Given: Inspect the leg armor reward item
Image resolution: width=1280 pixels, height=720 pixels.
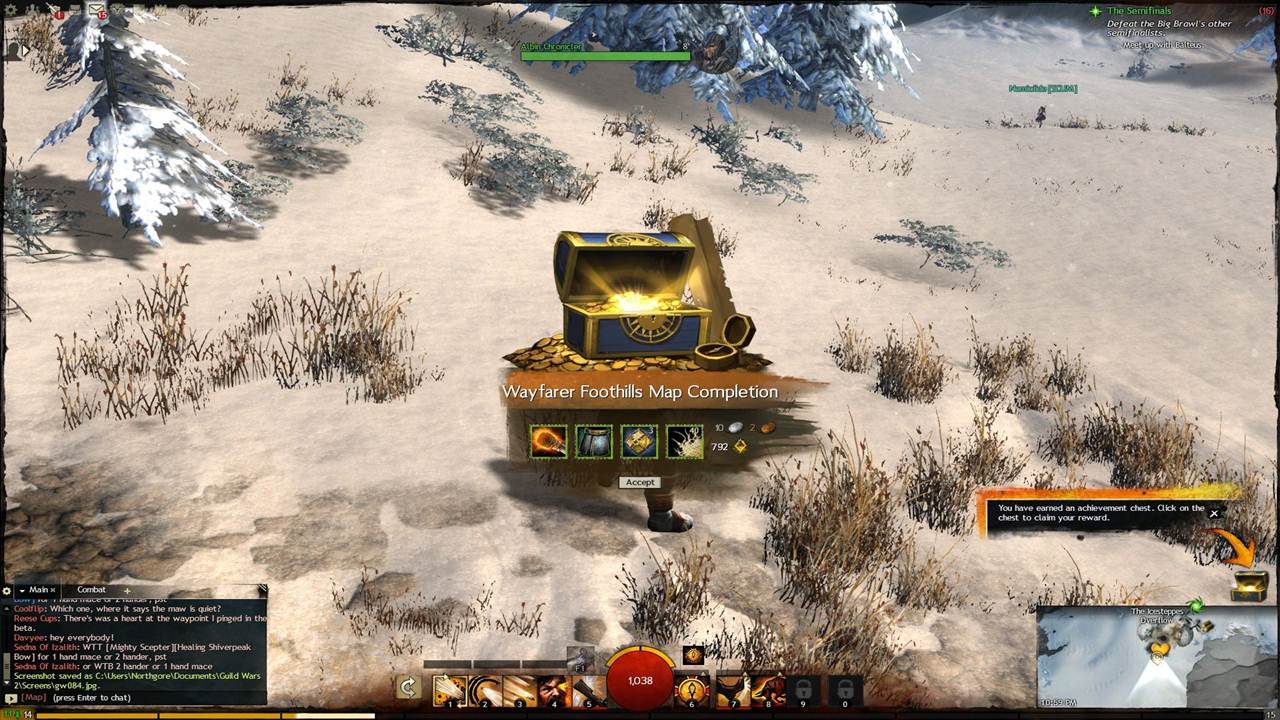Looking at the screenshot, I should click(x=594, y=441).
